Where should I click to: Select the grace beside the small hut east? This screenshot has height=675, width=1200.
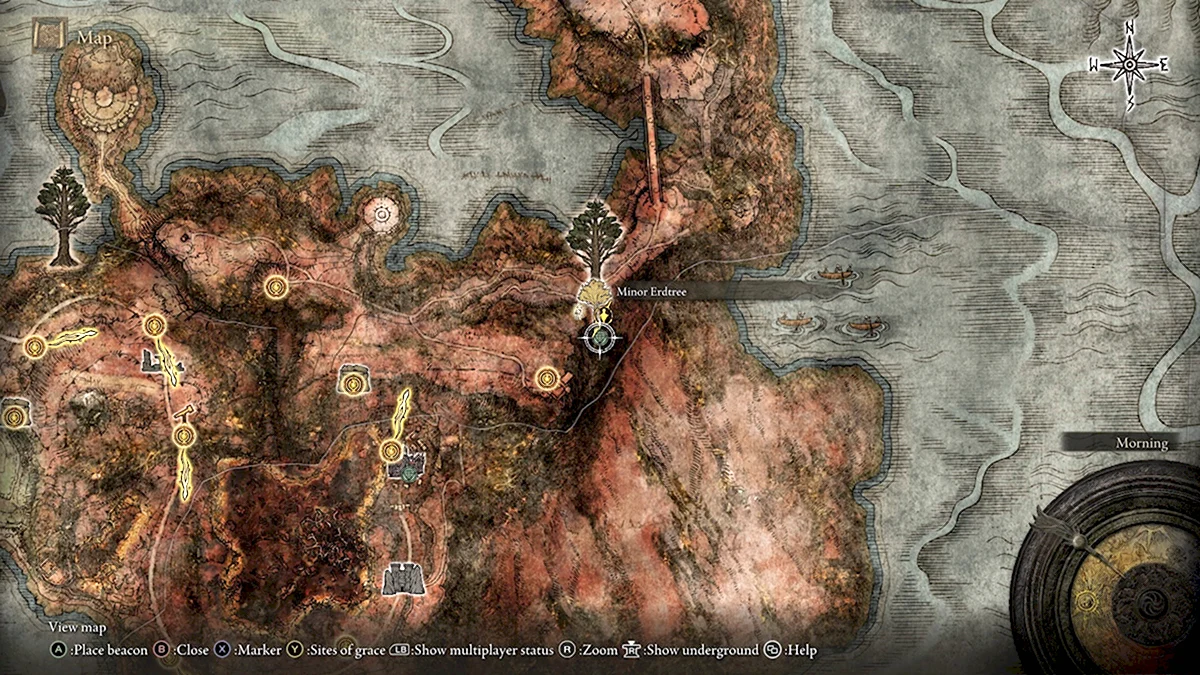coord(546,379)
